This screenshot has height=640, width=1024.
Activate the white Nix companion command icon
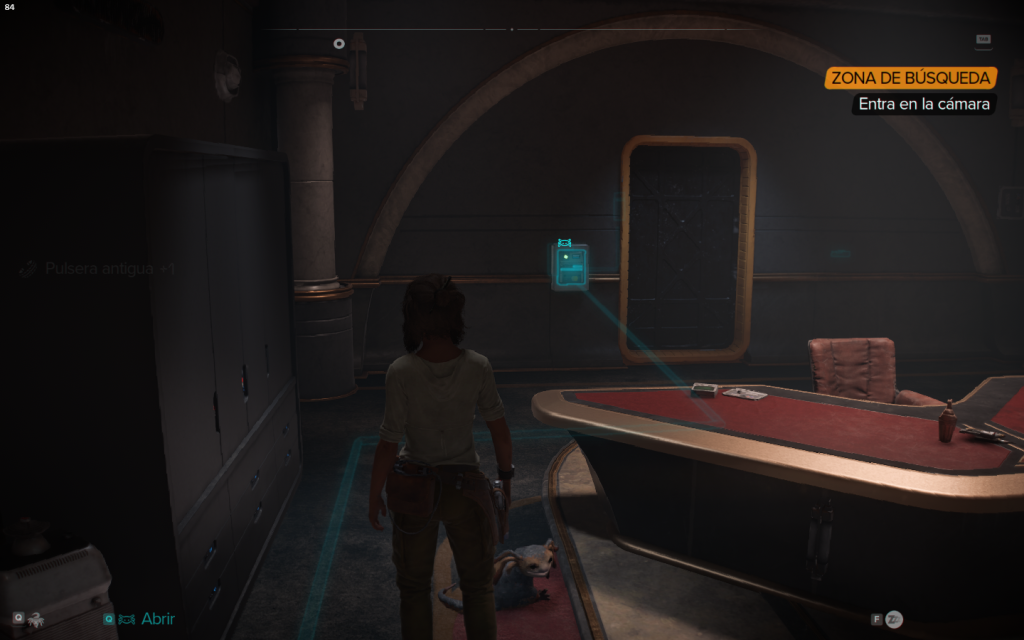click(36, 619)
